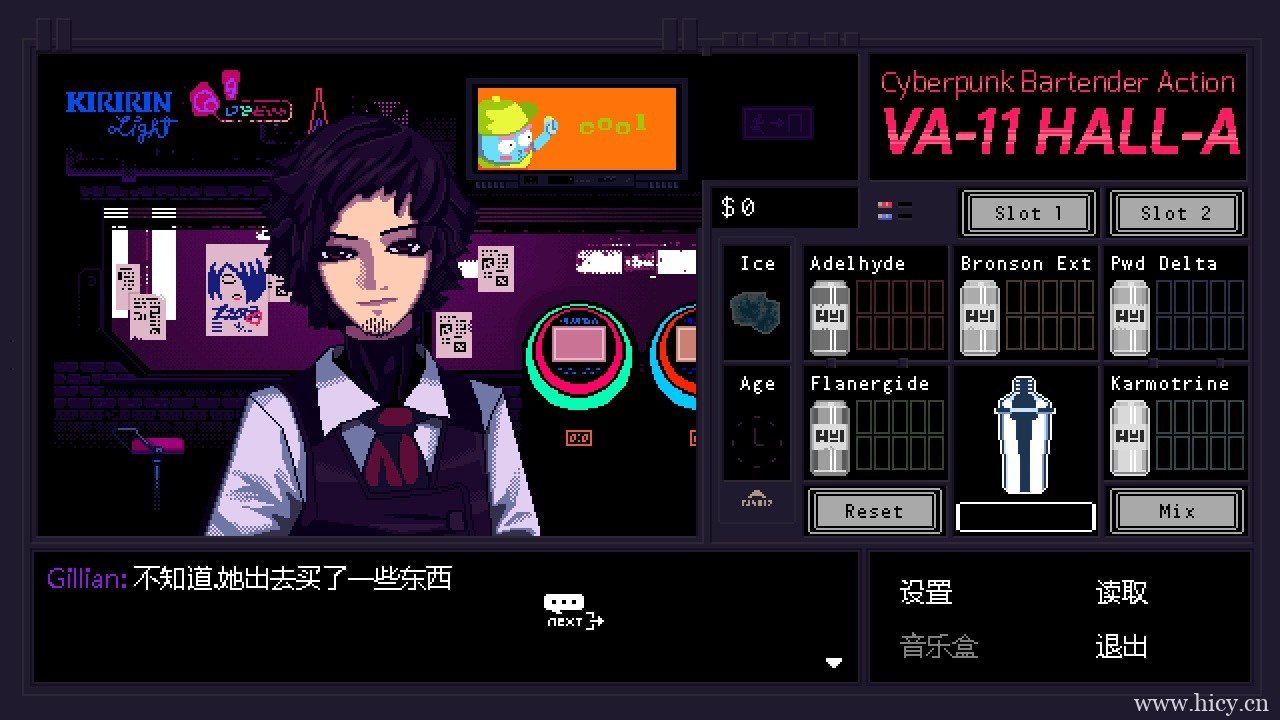1280x720 pixels.
Task: Click 退出 to quit the game
Action: point(1120,647)
